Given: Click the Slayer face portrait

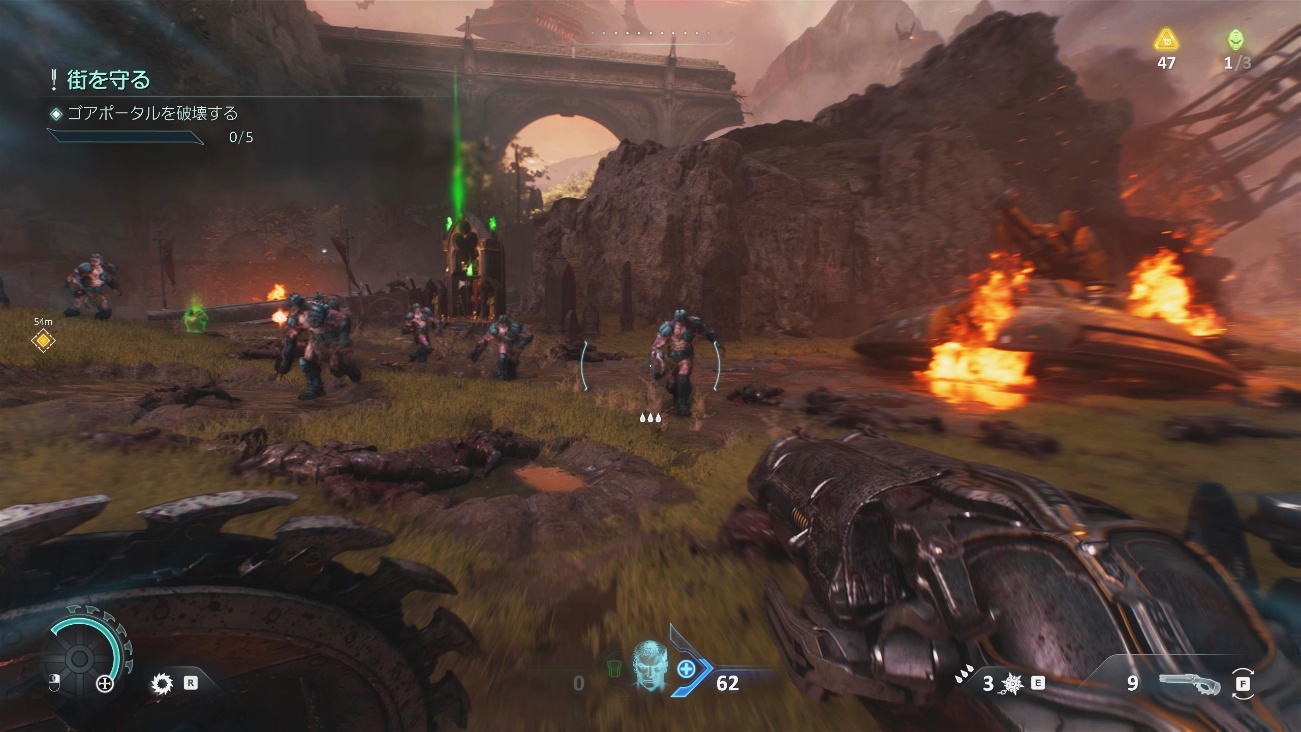Looking at the screenshot, I should [x=649, y=662].
